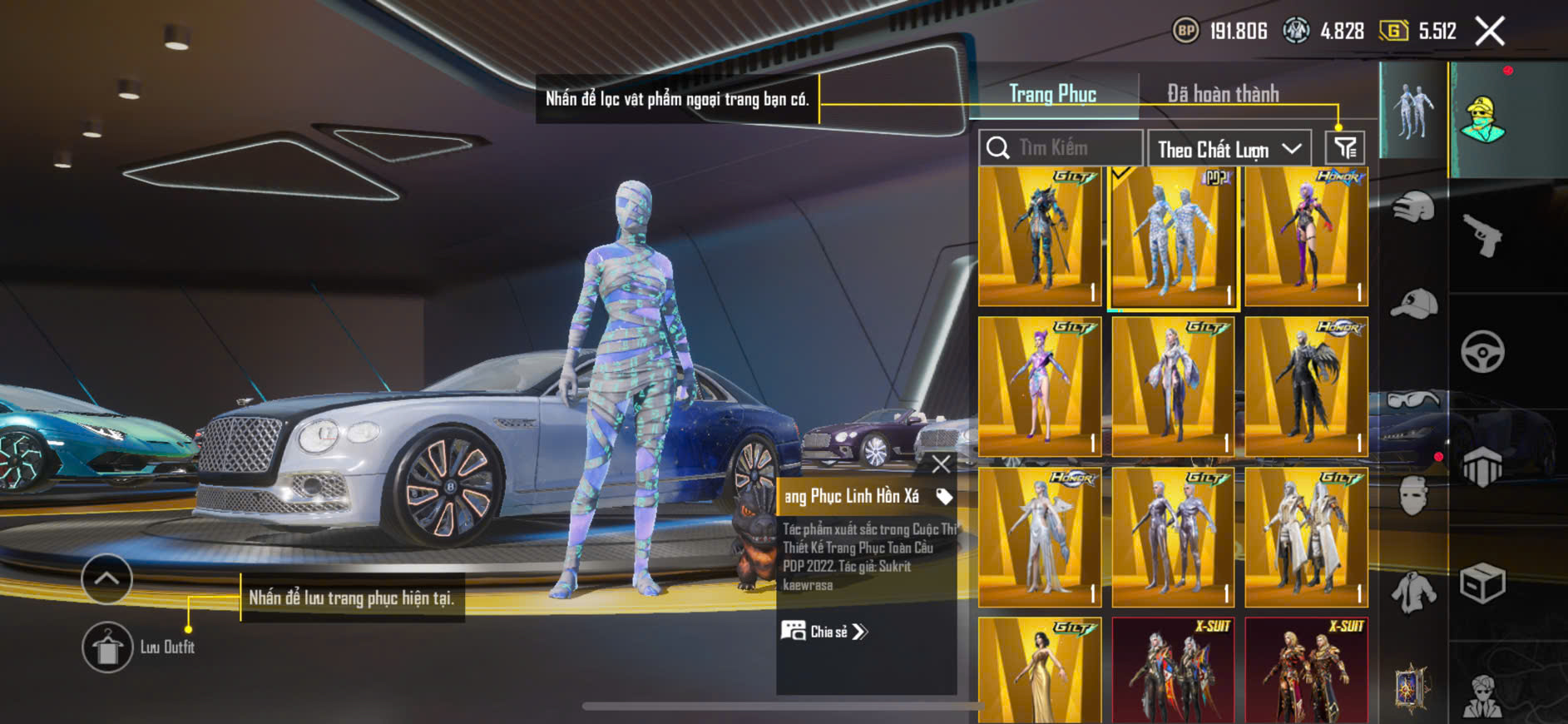Toggle the owned-items filter funnel icon
The height and width of the screenshot is (724, 1568).
1344,148
